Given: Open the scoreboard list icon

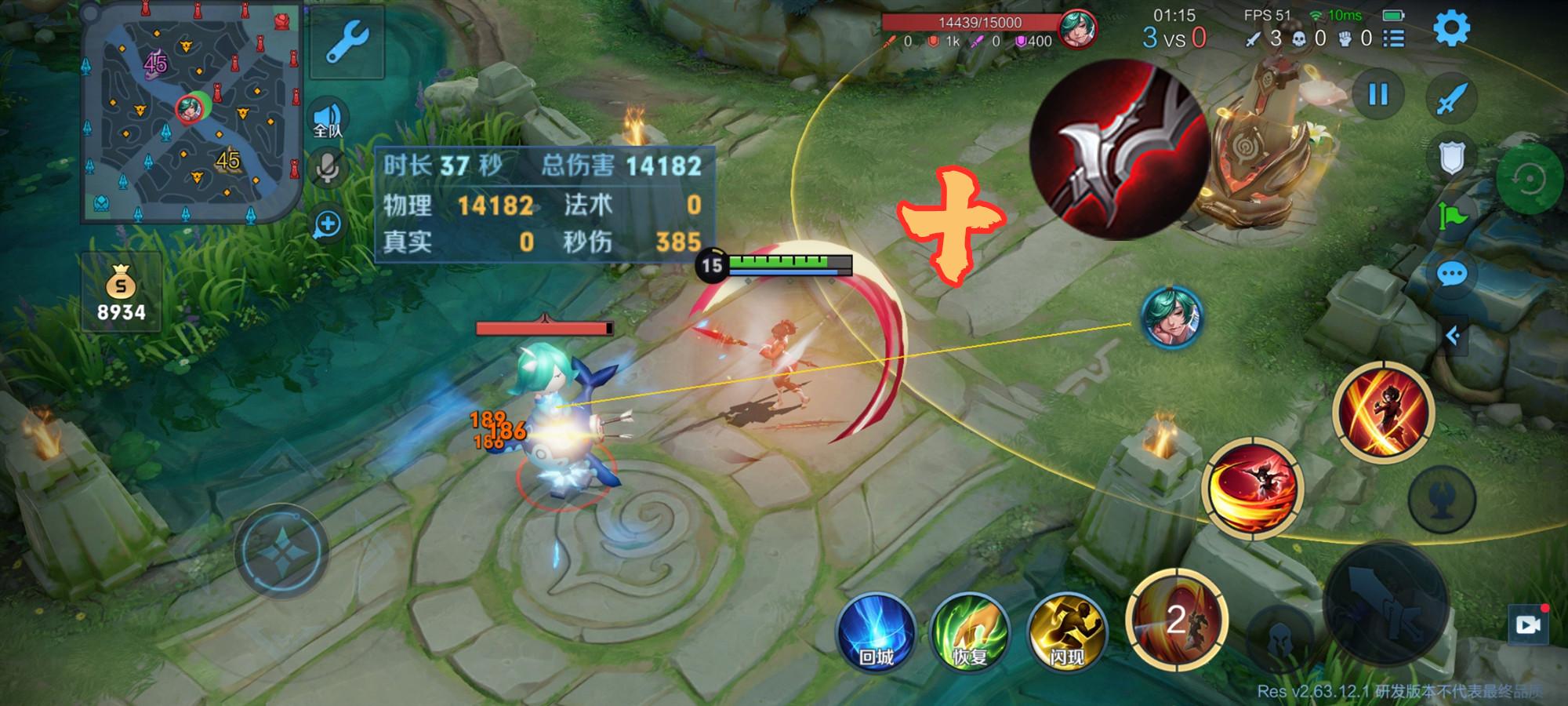Looking at the screenshot, I should pyautogui.click(x=1393, y=38).
